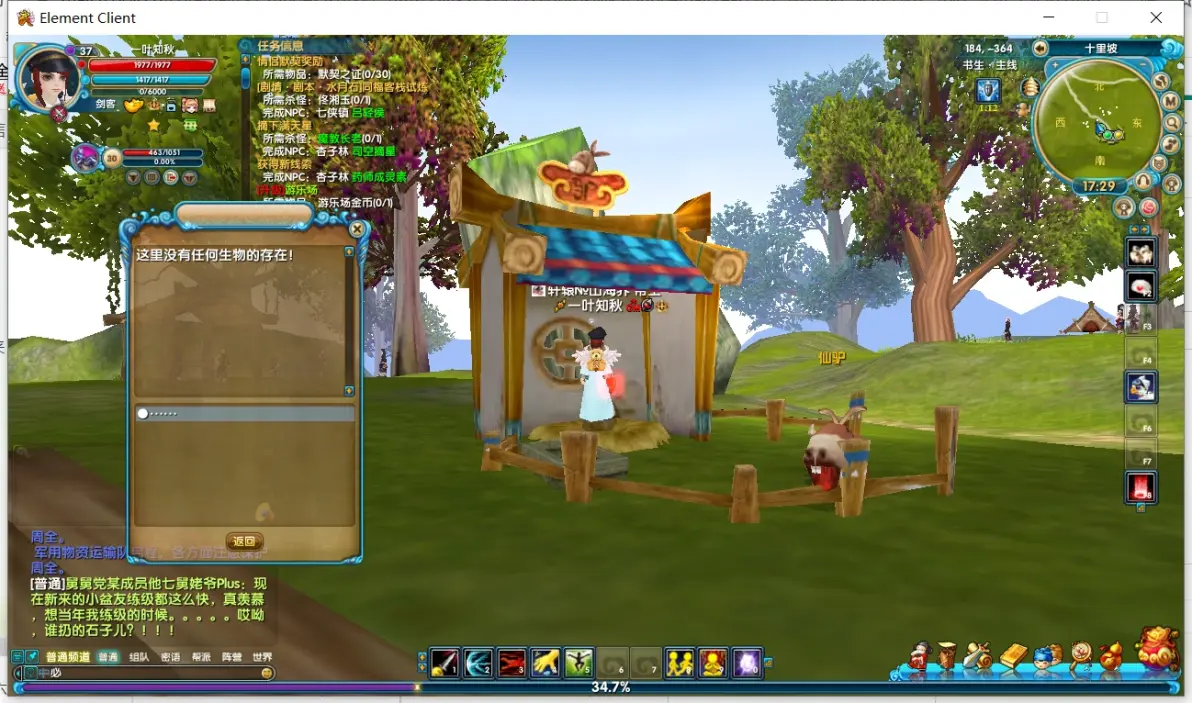Viewport: 1192px width, 703px height.
Task: Activate the sword slash skill in slot 1
Action: [445, 663]
